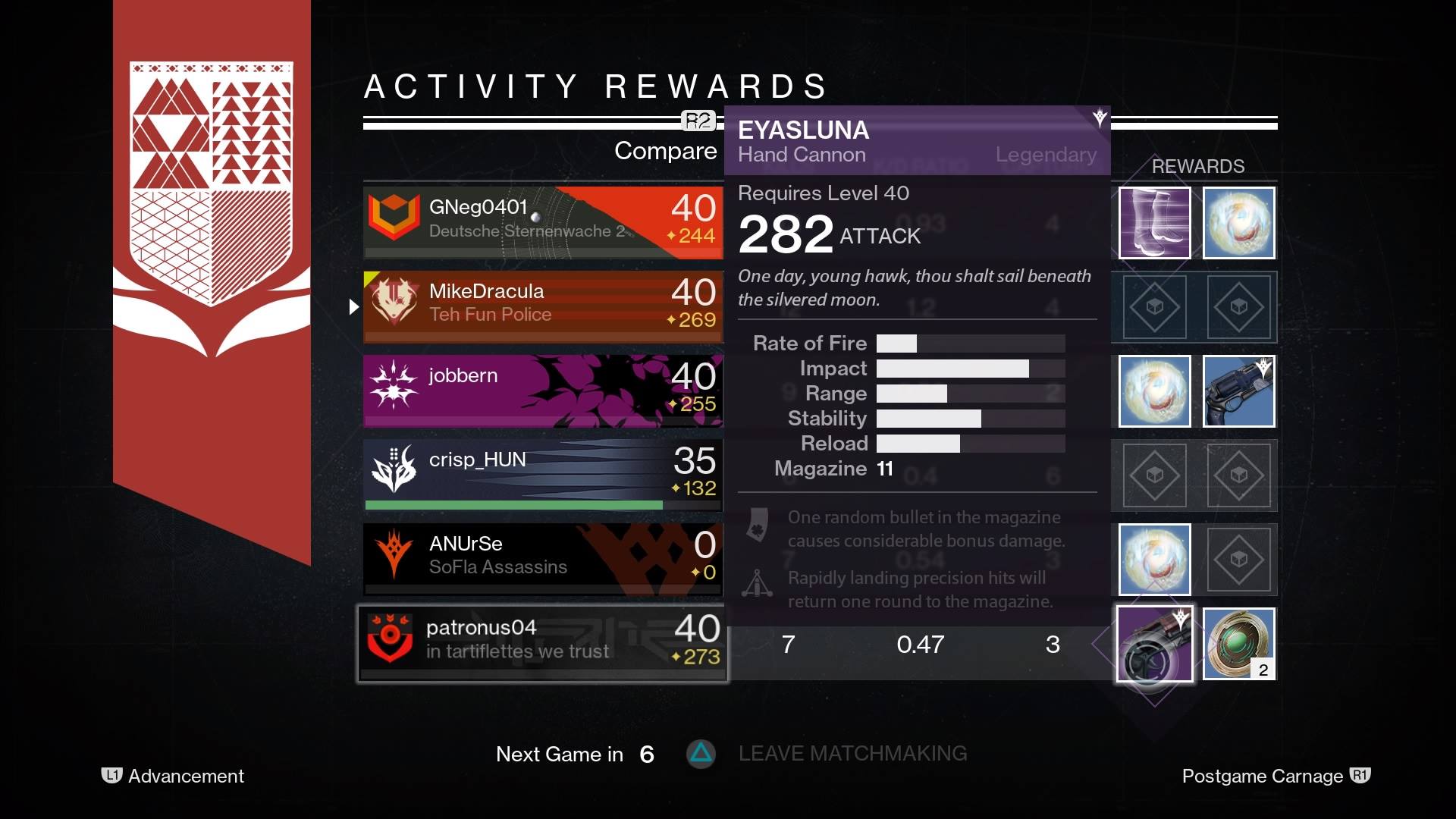This screenshot has width=1456, height=819.
Task: Switch to Compare mode with R2
Action: coord(698,119)
